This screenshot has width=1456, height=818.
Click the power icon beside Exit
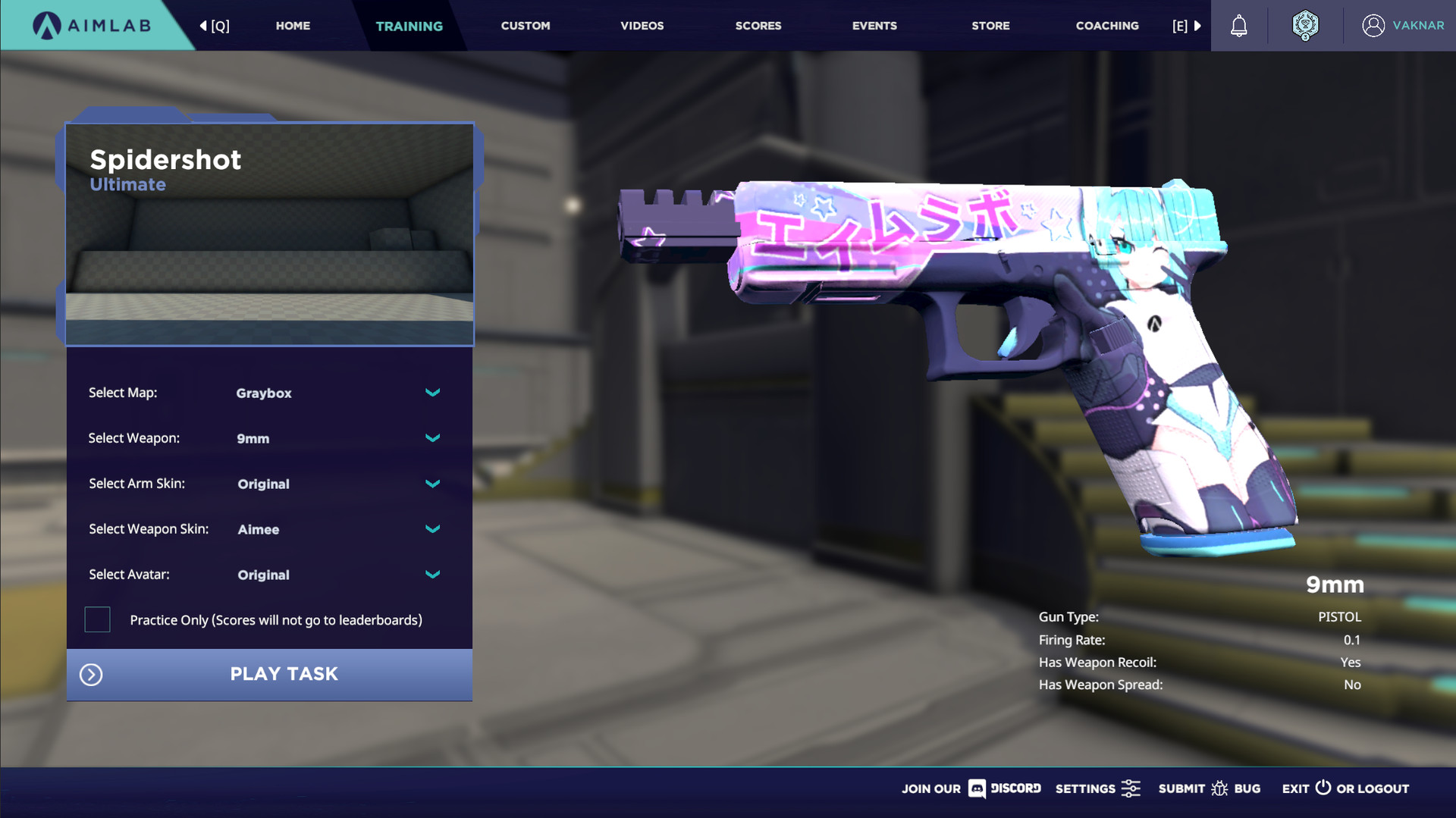1322,788
